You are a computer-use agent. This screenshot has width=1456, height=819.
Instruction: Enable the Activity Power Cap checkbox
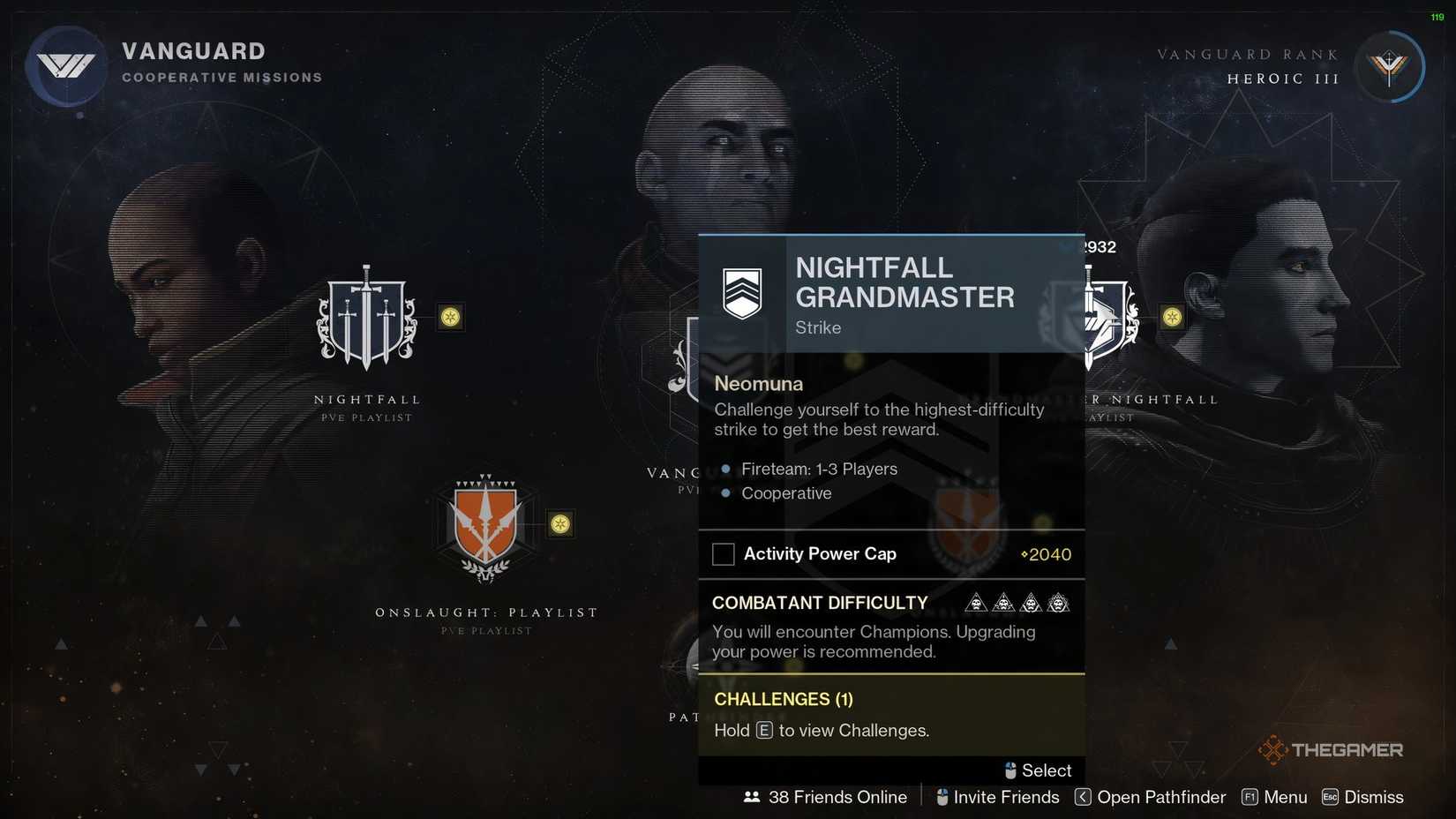click(724, 554)
